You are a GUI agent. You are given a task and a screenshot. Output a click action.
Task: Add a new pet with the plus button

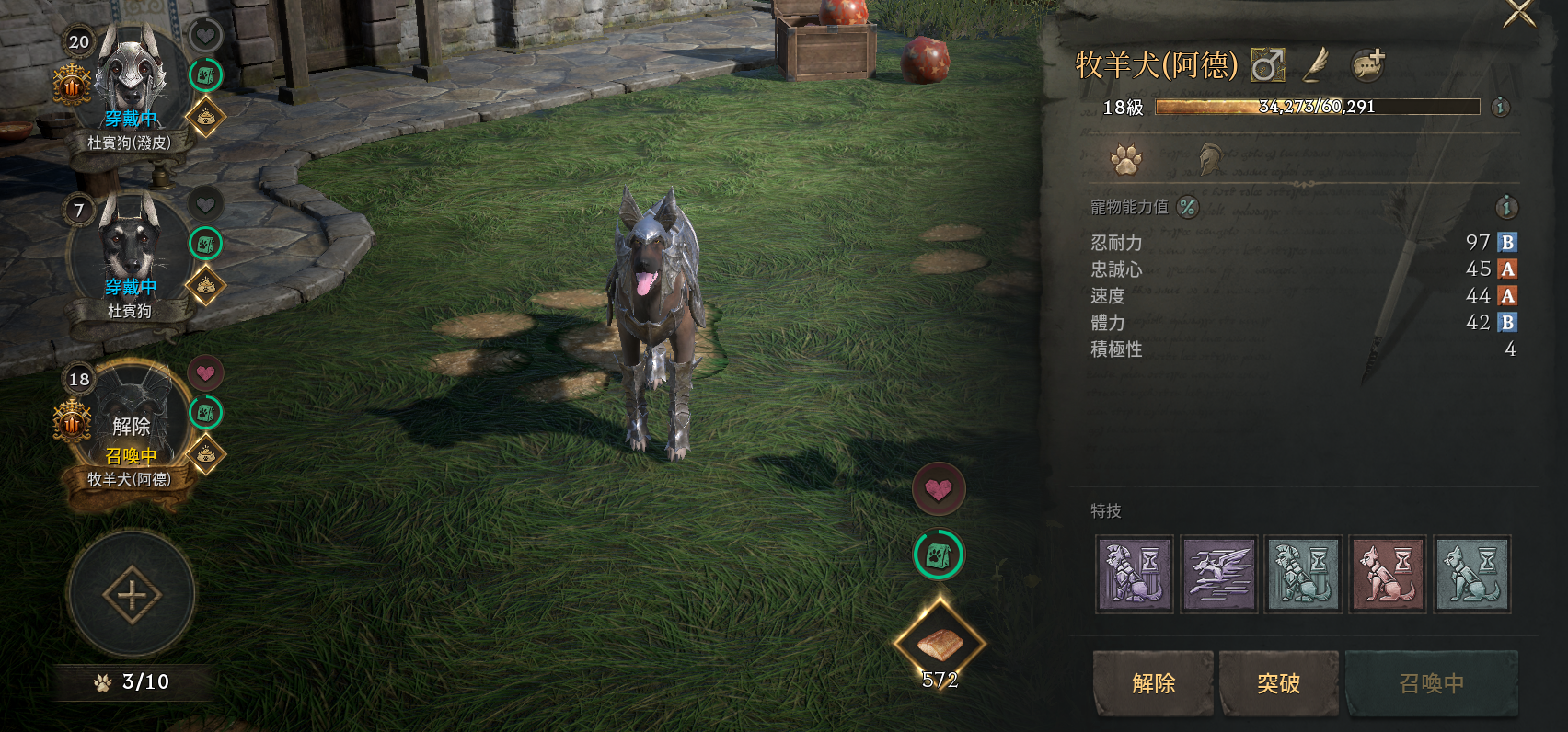point(132,595)
